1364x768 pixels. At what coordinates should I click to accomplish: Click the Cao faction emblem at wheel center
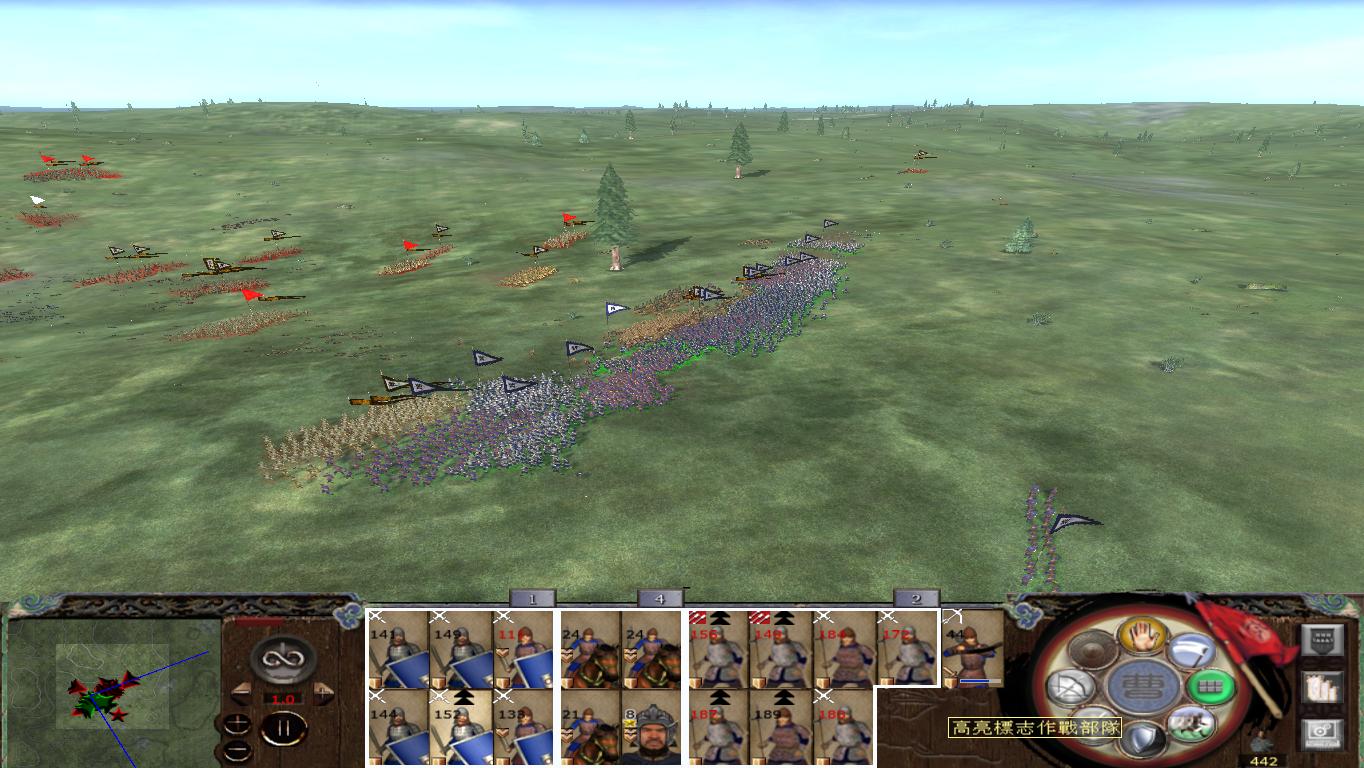click(x=1141, y=685)
